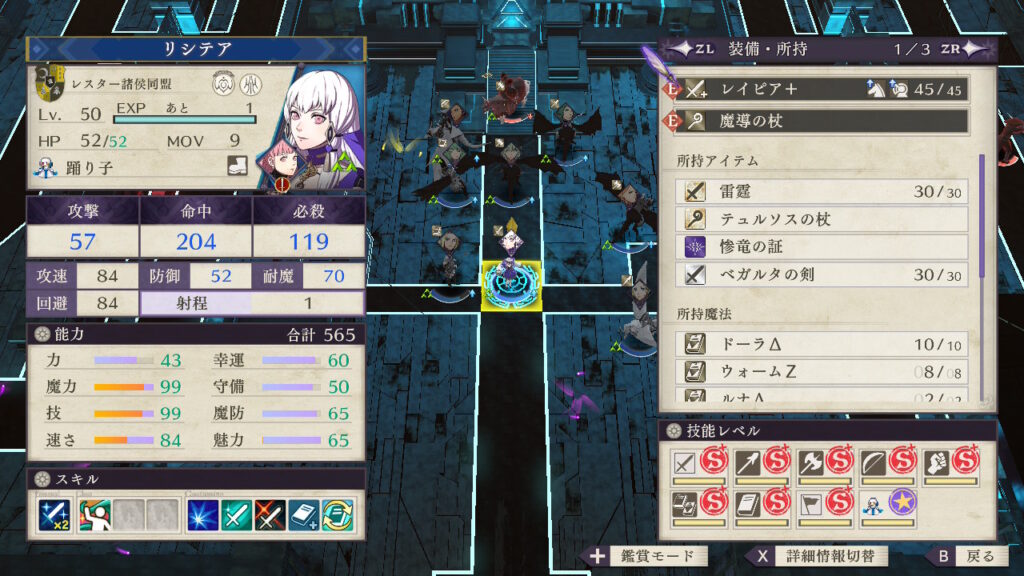View the blue starburst skill icon
The image size is (1024, 576).
point(203,514)
